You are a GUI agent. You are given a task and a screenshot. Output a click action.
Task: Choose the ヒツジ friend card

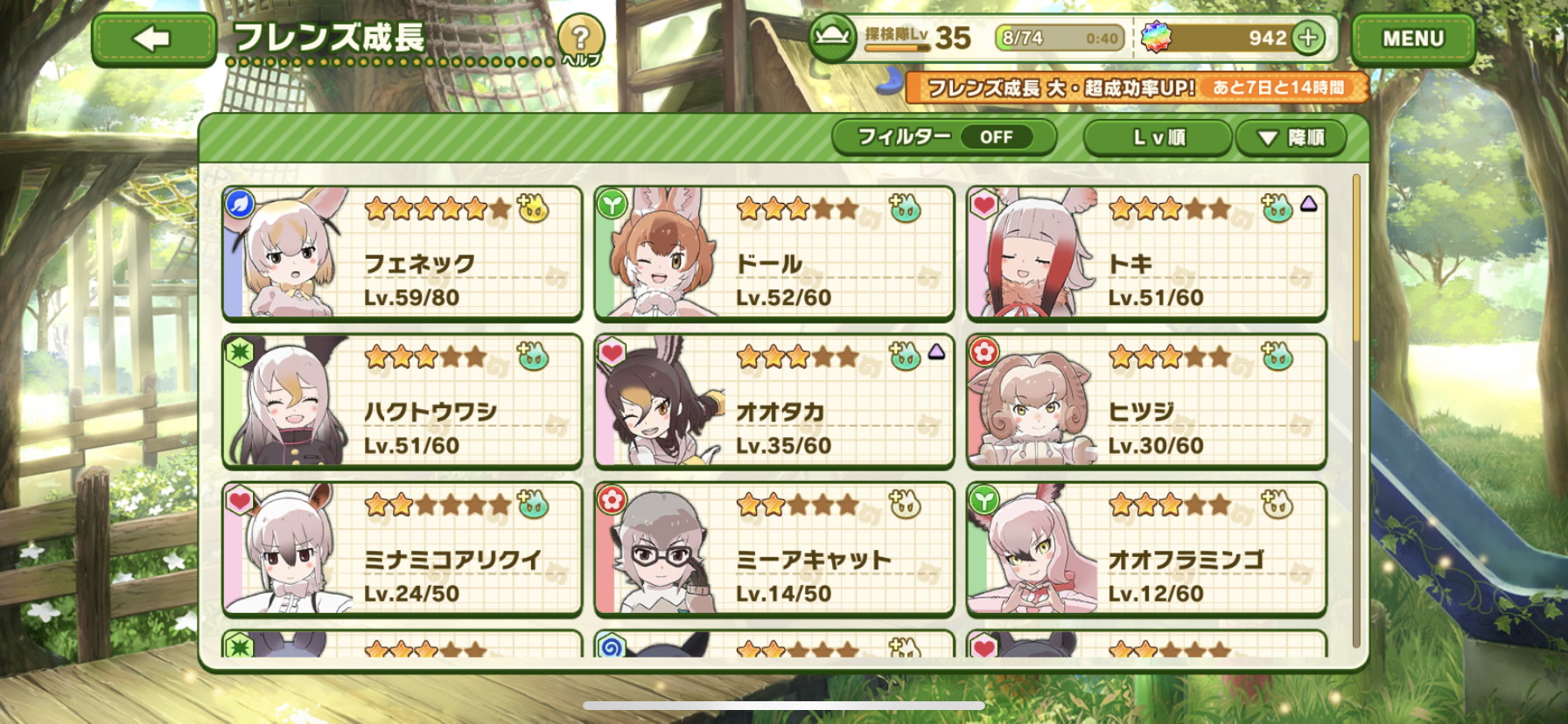coord(1146,401)
